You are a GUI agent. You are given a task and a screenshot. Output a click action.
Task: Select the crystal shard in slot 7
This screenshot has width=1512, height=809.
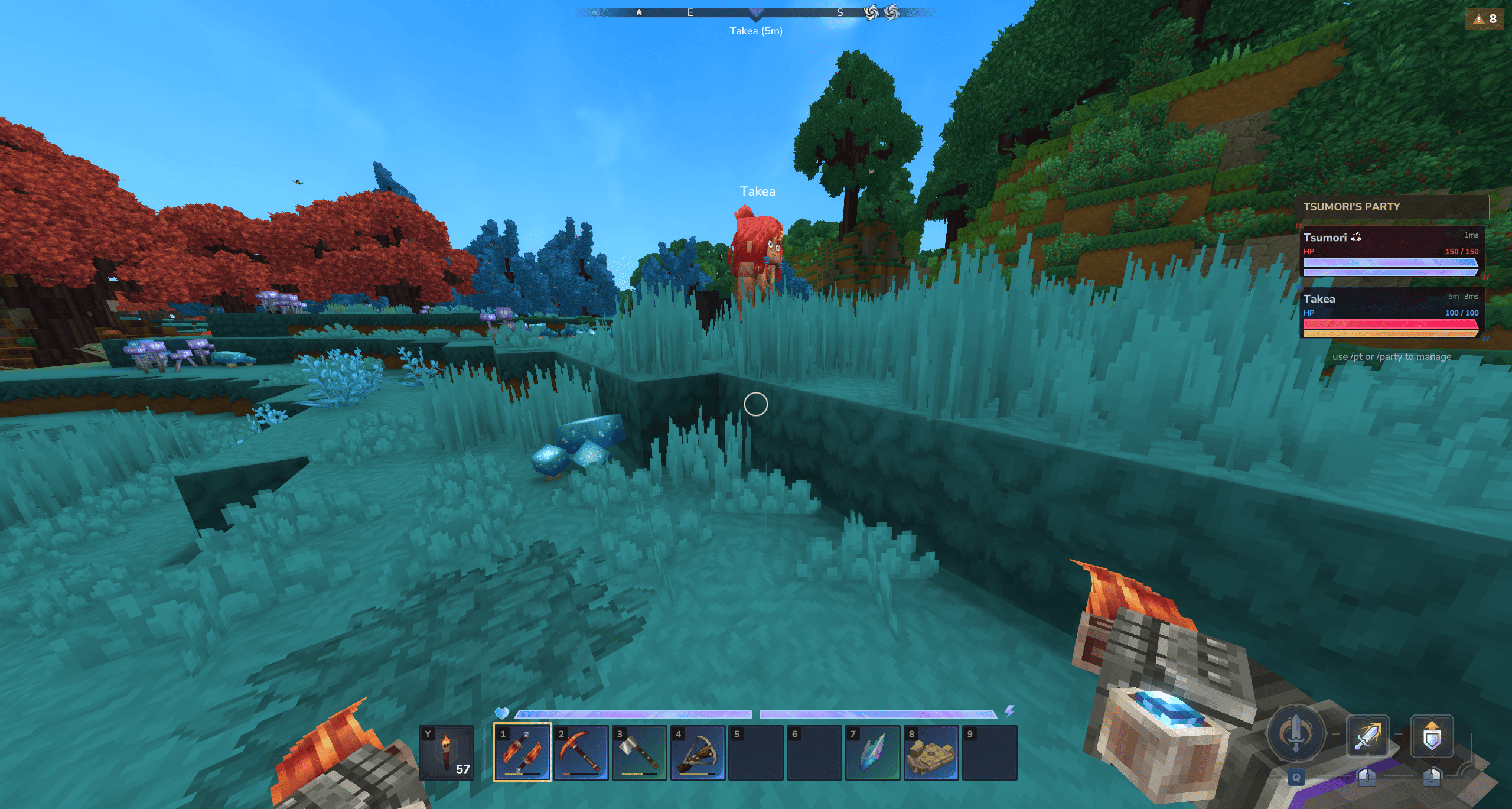[872, 752]
